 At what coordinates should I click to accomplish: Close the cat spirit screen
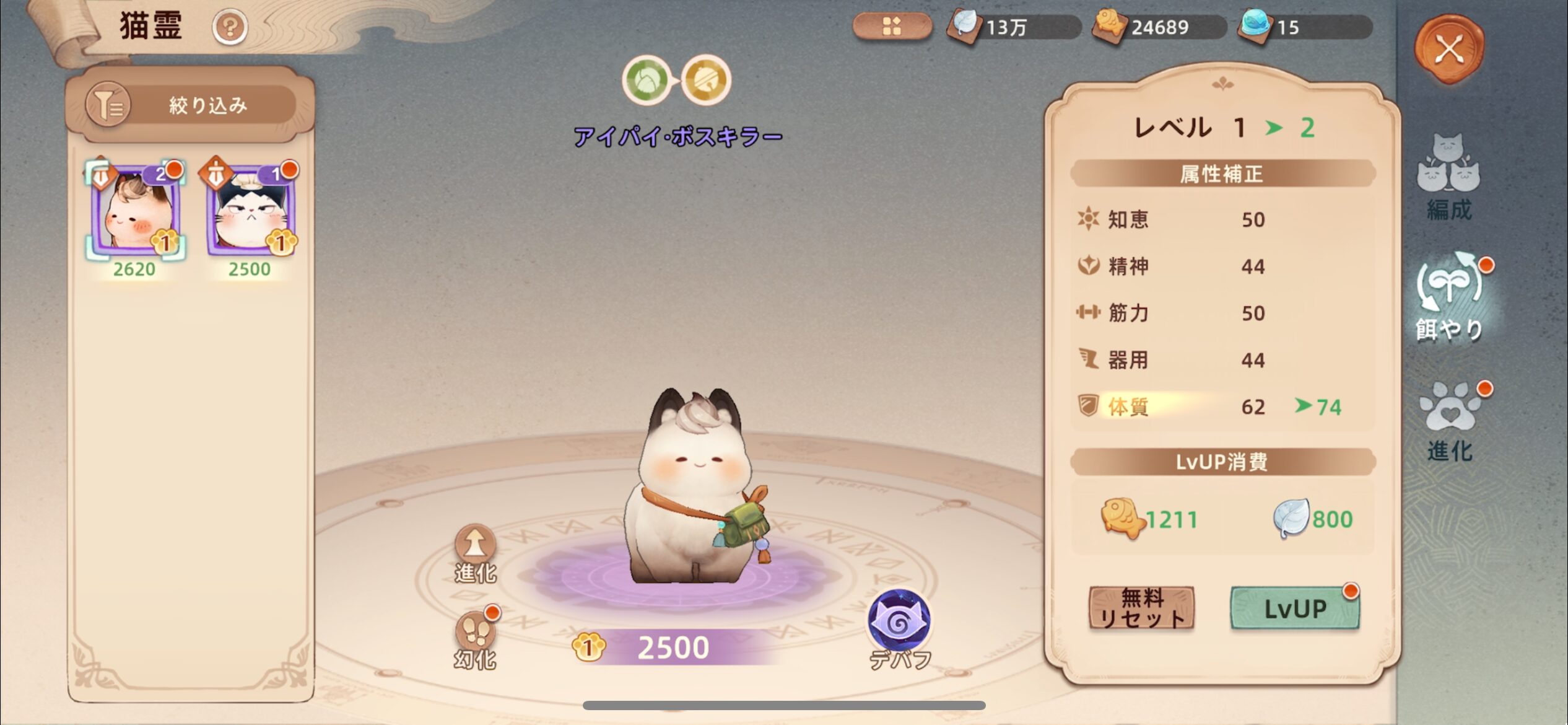pos(1449,49)
